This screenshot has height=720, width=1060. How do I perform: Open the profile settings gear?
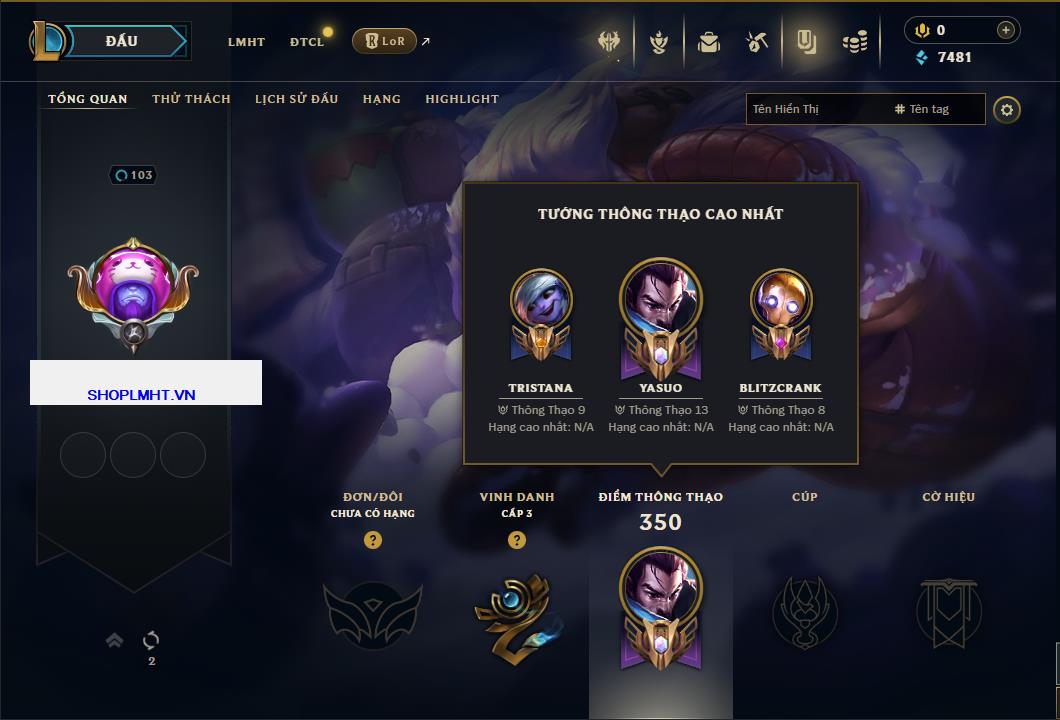coord(1007,109)
